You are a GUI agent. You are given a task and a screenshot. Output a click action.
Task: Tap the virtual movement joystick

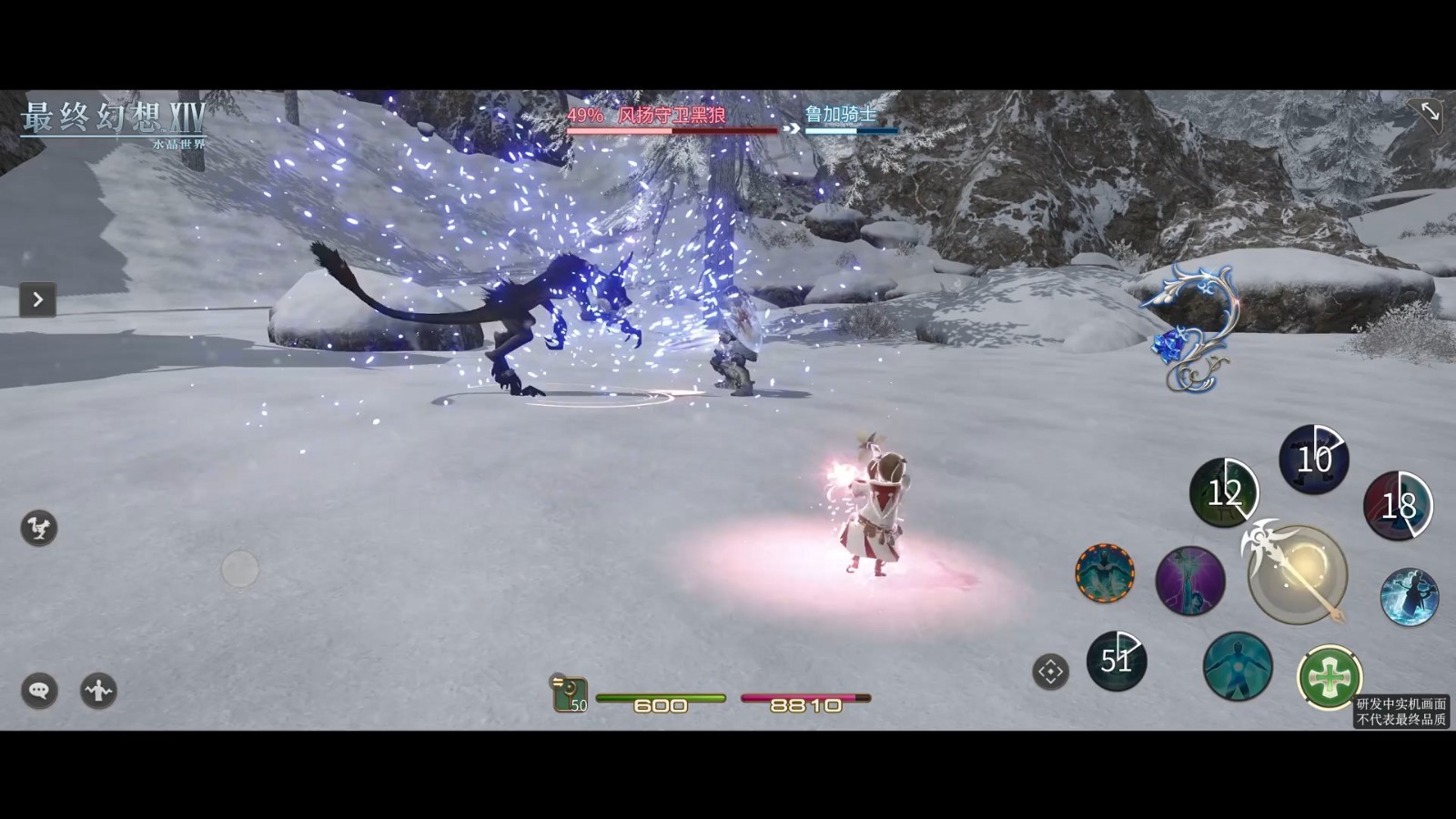[x=240, y=570]
